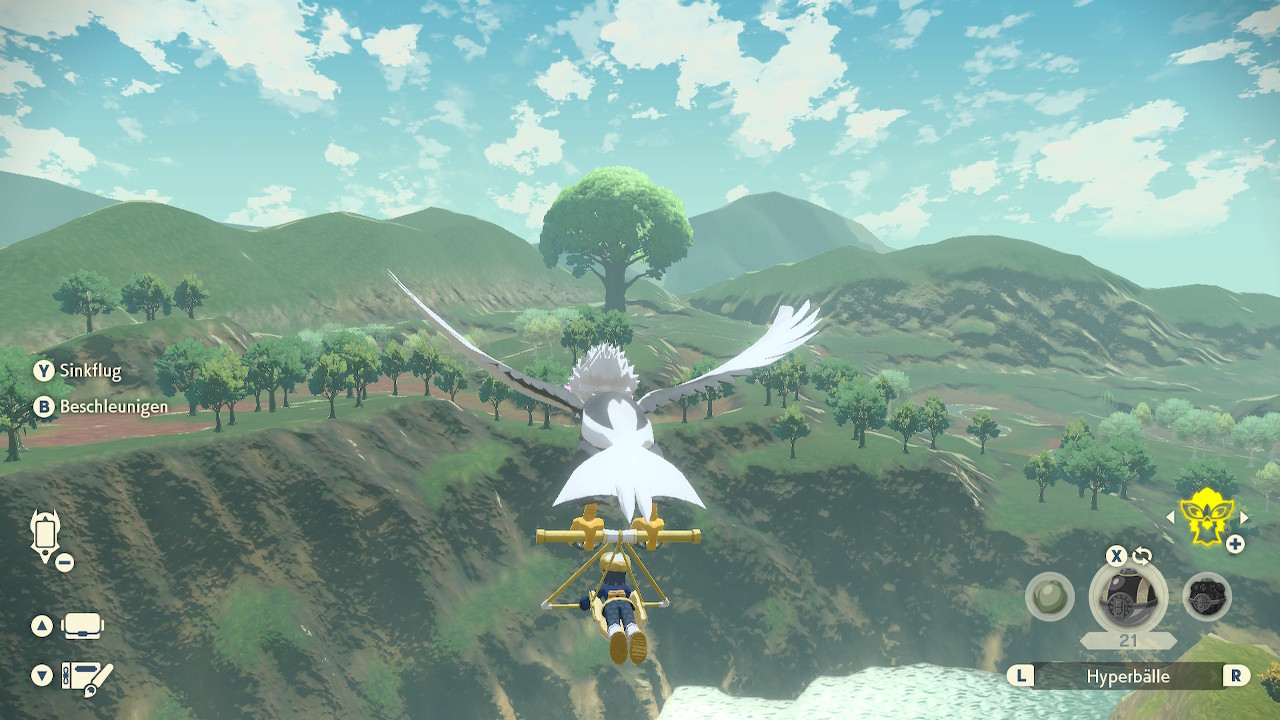Open the satchel bag icon
The image size is (1280, 720).
[x=84, y=627]
